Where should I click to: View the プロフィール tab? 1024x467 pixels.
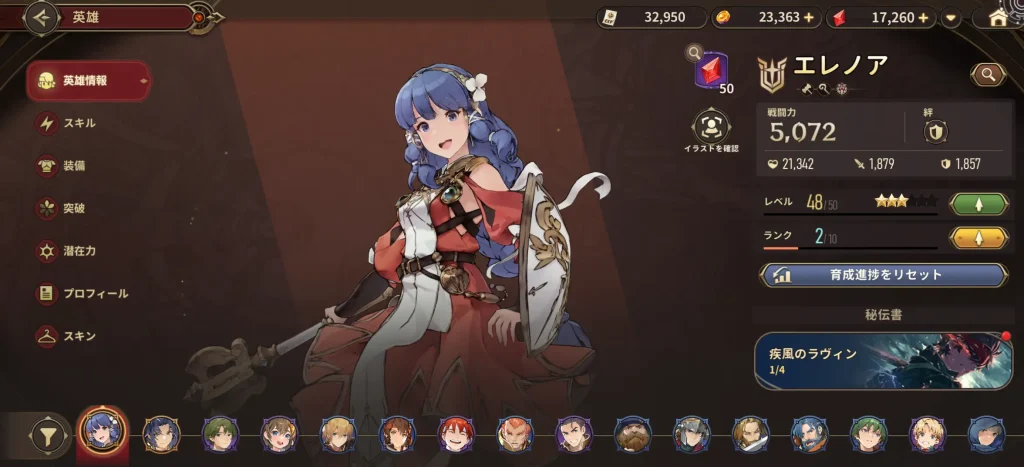pyautogui.click(x=93, y=293)
